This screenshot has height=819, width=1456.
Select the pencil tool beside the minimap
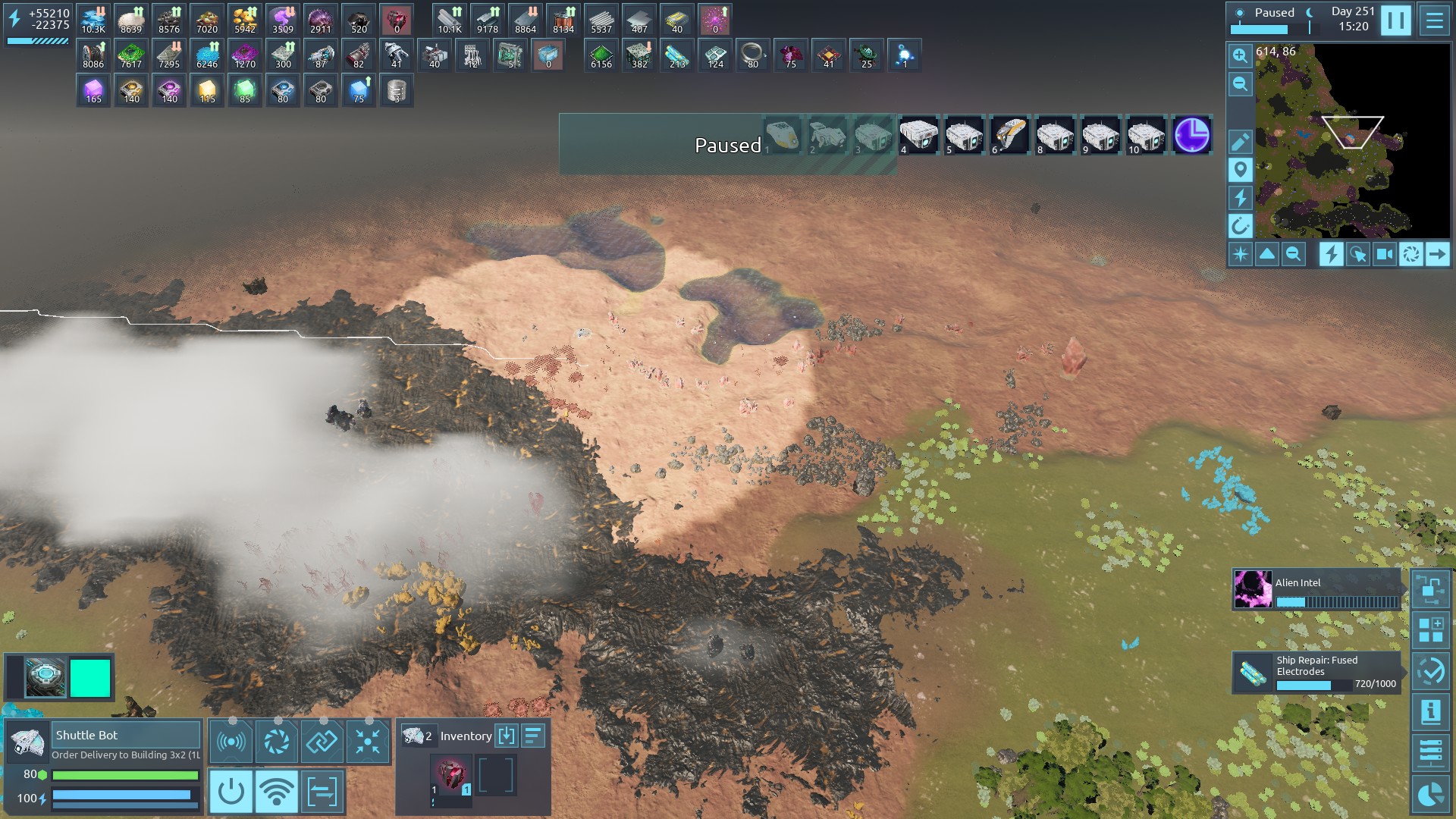coord(1240,142)
